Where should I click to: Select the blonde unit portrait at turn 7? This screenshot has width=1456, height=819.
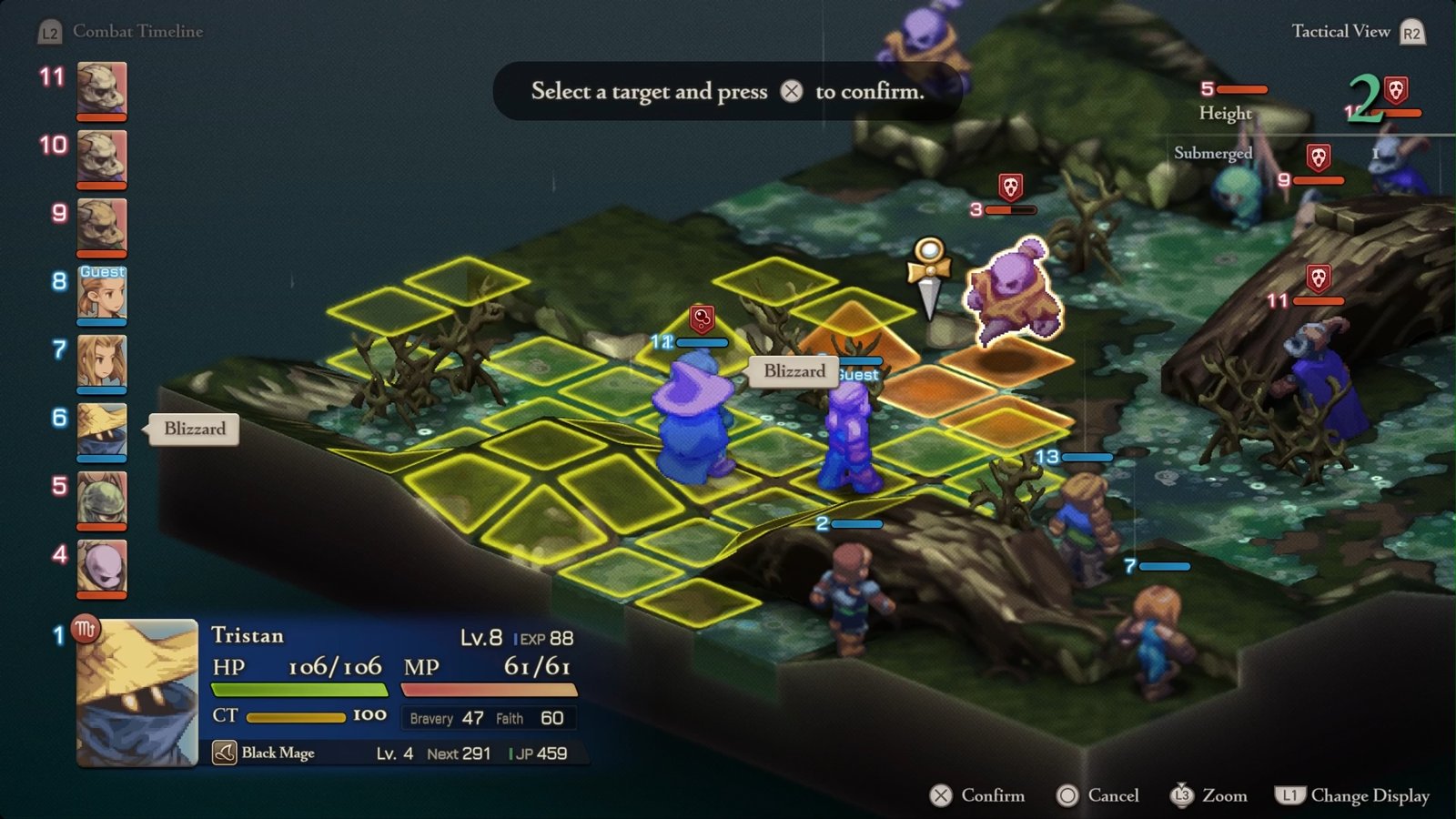101,361
